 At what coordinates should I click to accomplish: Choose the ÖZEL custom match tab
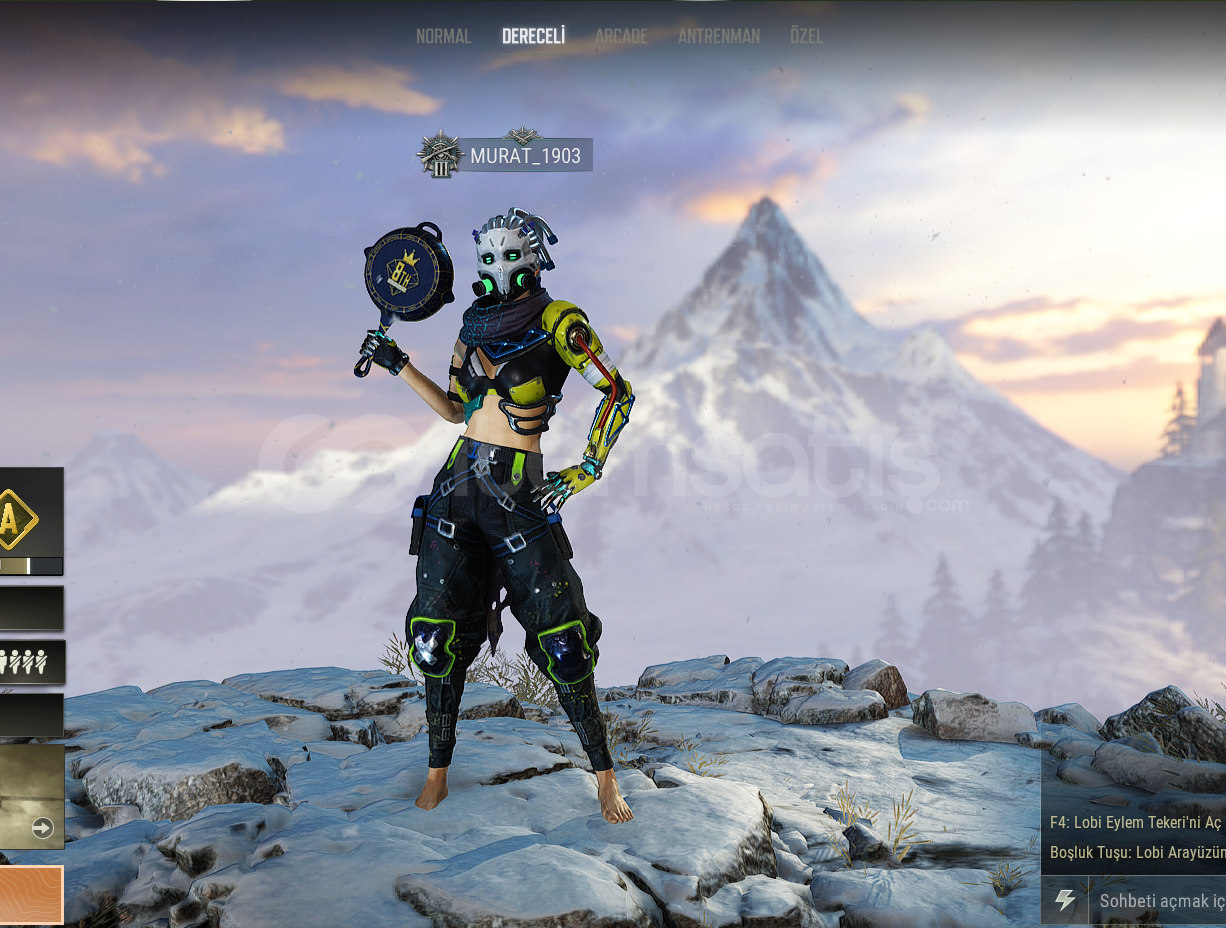click(806, 36)
